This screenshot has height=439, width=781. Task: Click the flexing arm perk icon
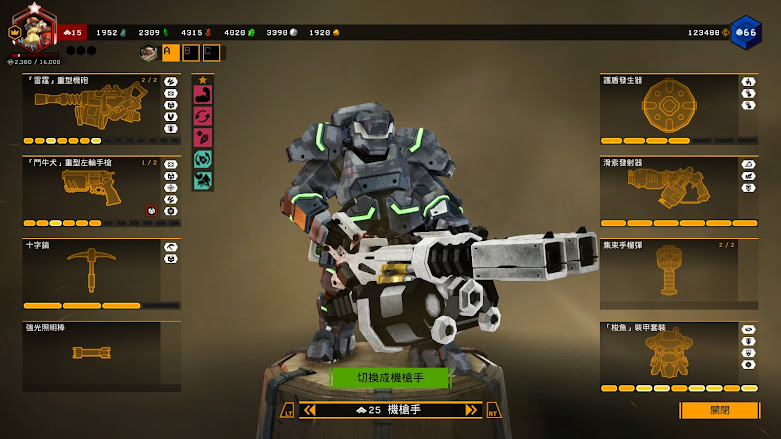[203, 95]
